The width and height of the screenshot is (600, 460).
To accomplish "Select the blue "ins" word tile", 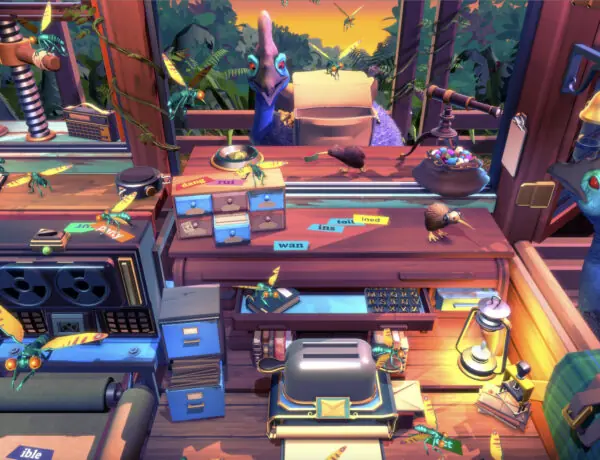I will point(326,229).
